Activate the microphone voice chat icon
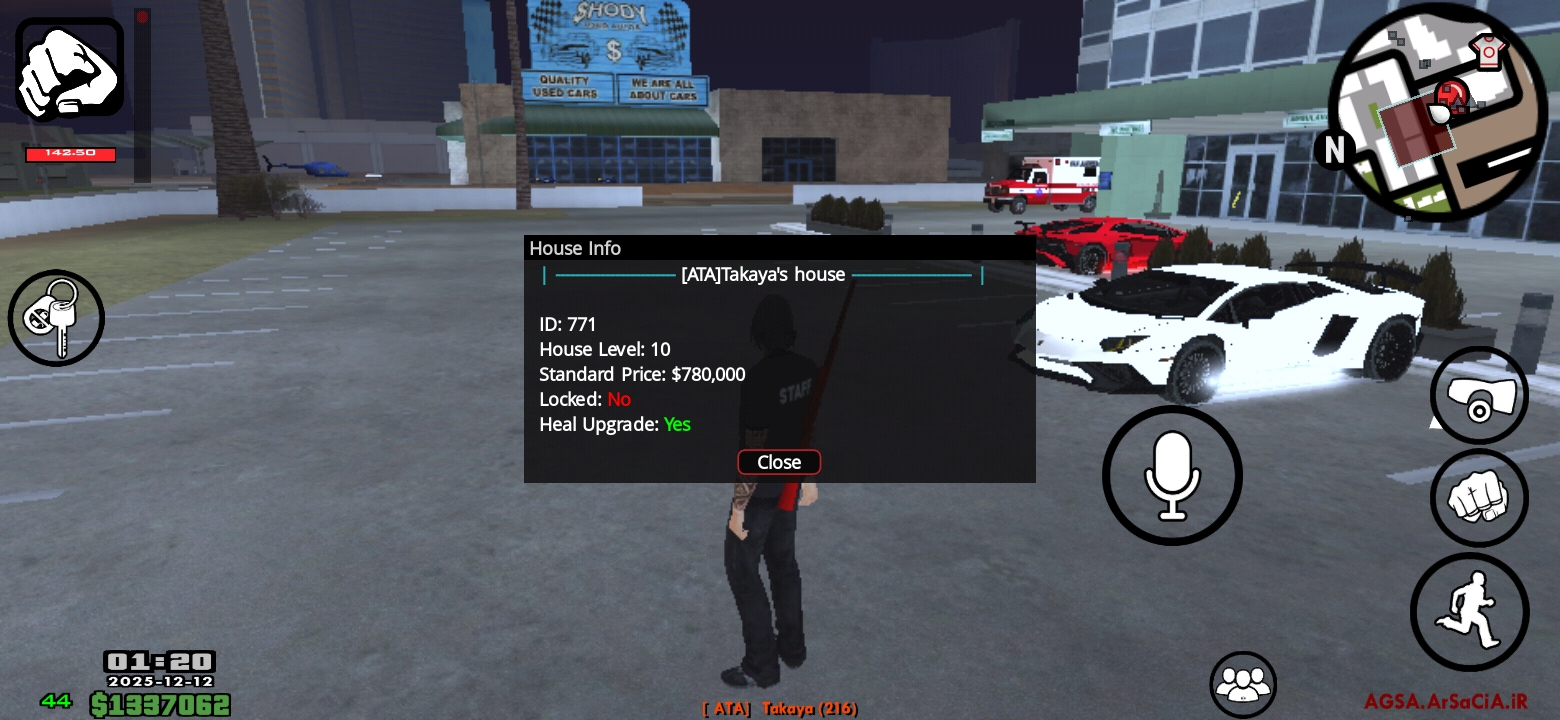The height and width of the screenshot is (720, 1560). coord(1172,475)
